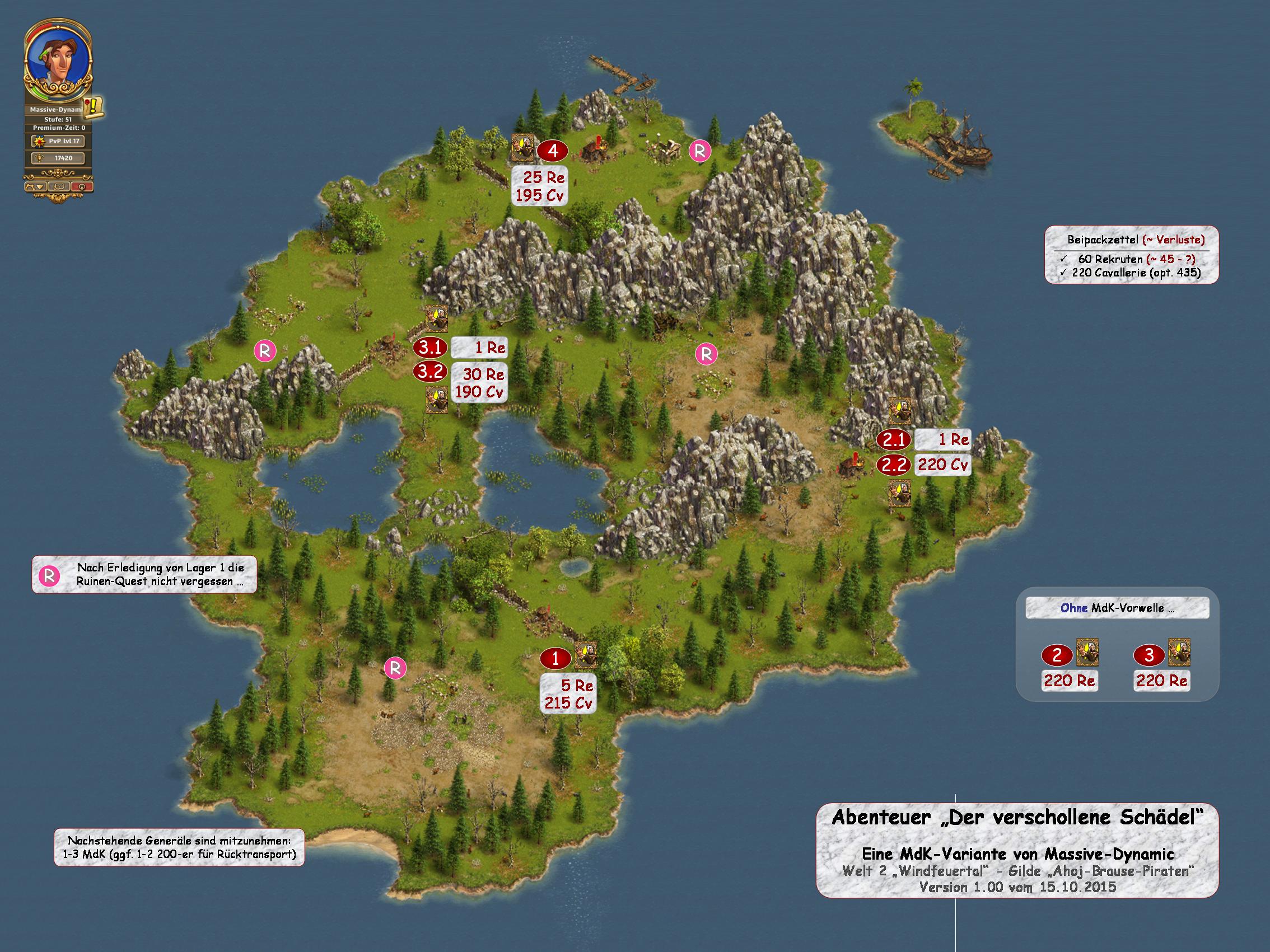This screenshot has width=1270, height=952.
Task: Click the overlapping windows button
Action: click(59, 186)
